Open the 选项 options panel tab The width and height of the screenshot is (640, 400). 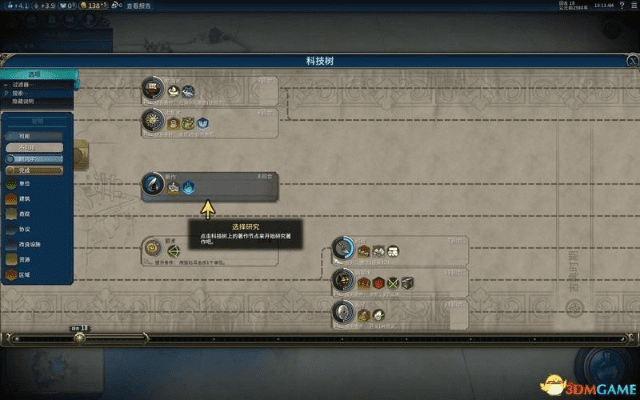point(34,74)
